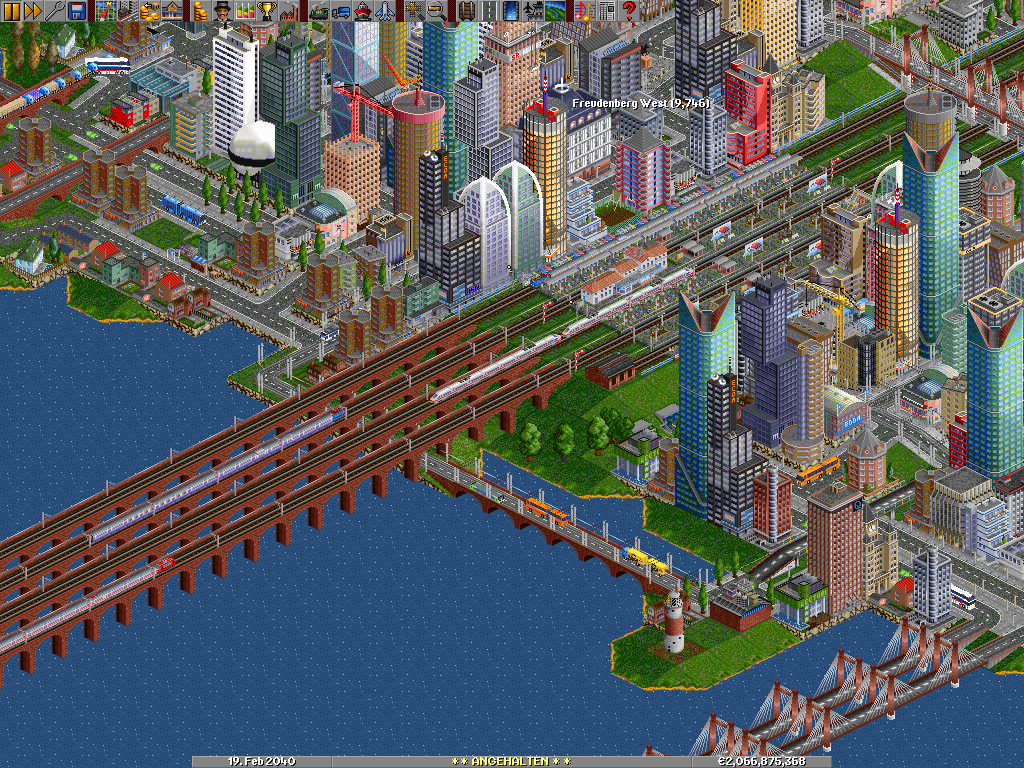Open the finances coin stack
Screen dimensions: 1024x768
pyautogui.click(x=201, y=11)
